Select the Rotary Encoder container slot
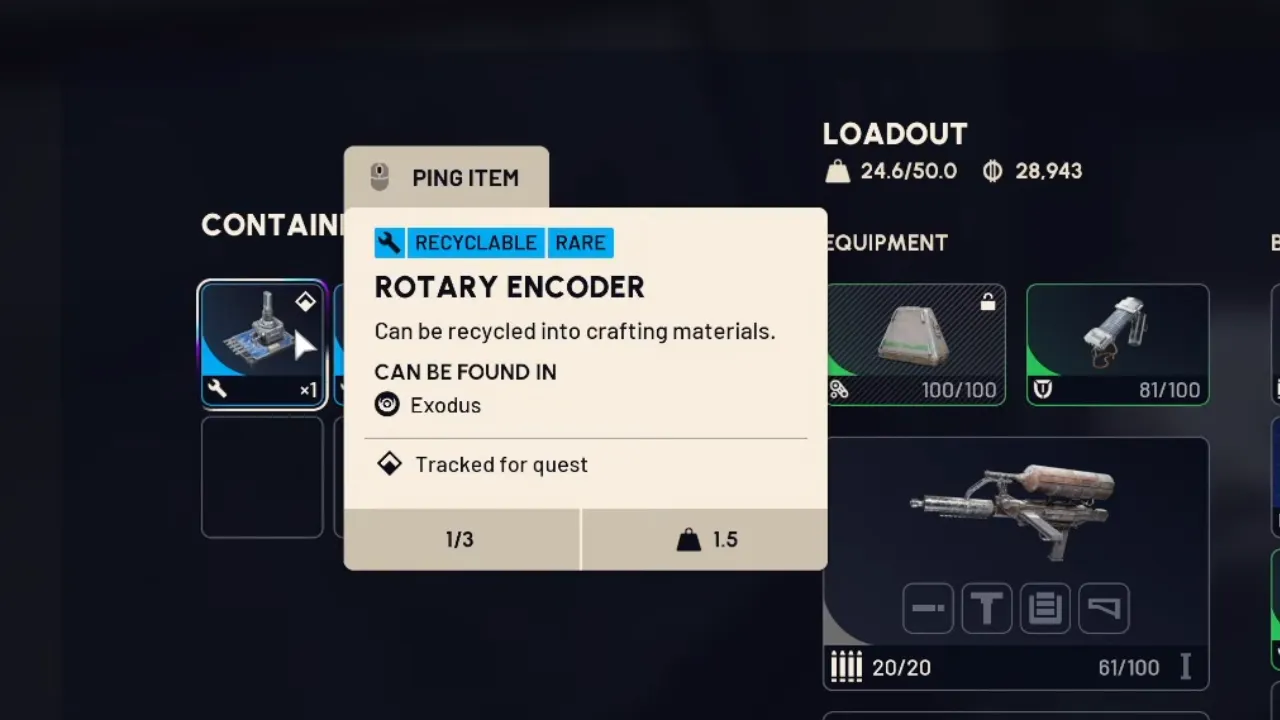The height and width of the screenshot is (720, 1280). 262,344
